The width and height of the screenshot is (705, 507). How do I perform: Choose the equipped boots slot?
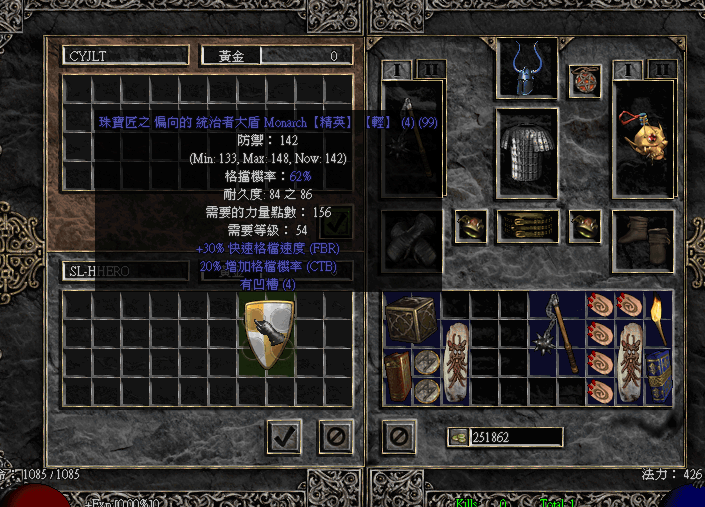tap(643, 240)
